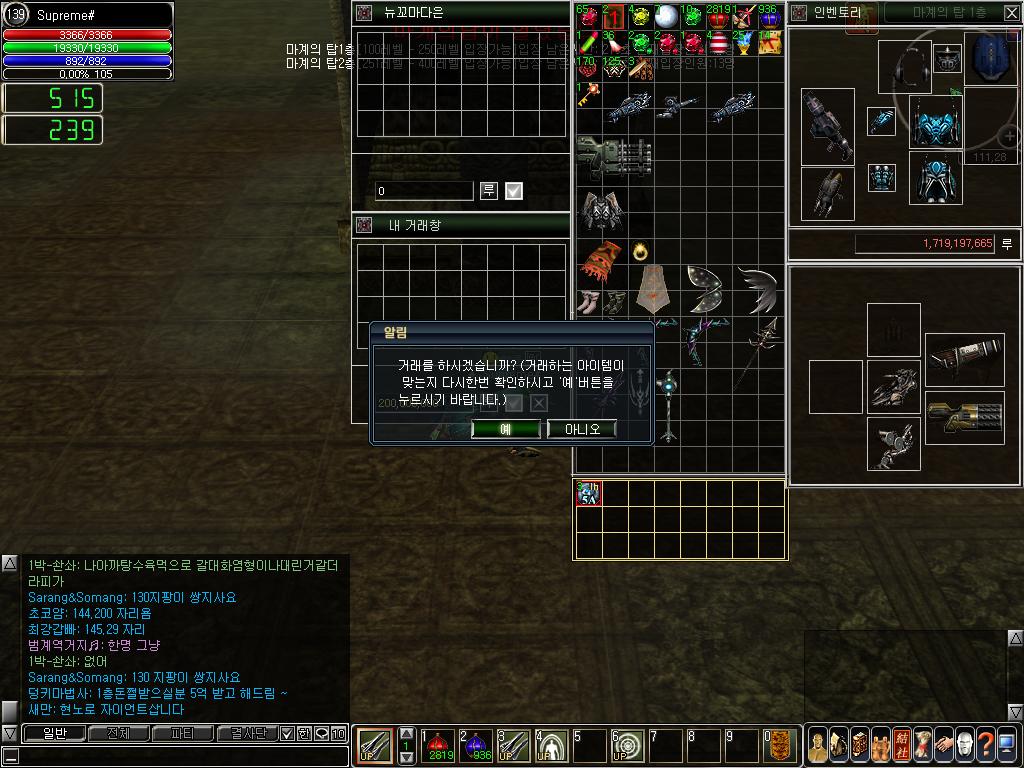The image size is (1024, 768).
Task: Decline the trade with 아니오
Action: pyautogui.click(x=581, y=429)
